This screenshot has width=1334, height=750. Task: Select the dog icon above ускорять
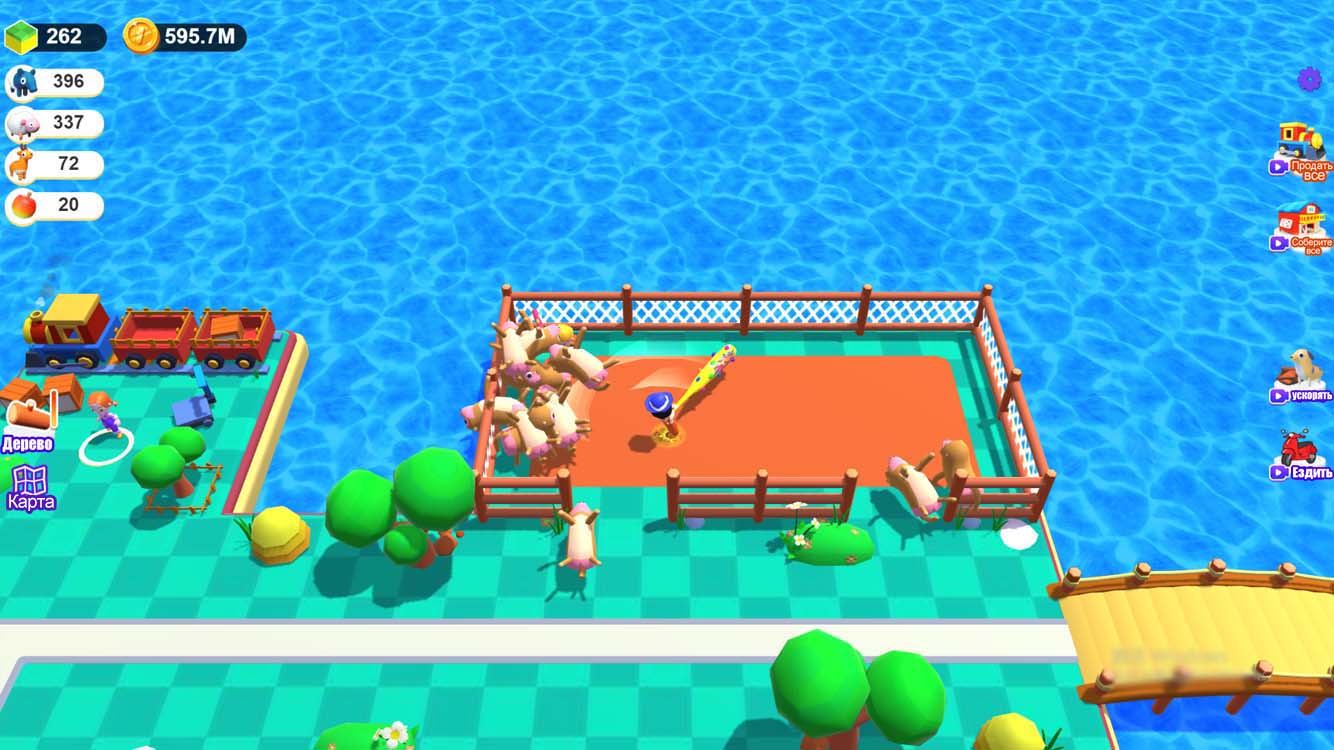tap(1301, 366)
